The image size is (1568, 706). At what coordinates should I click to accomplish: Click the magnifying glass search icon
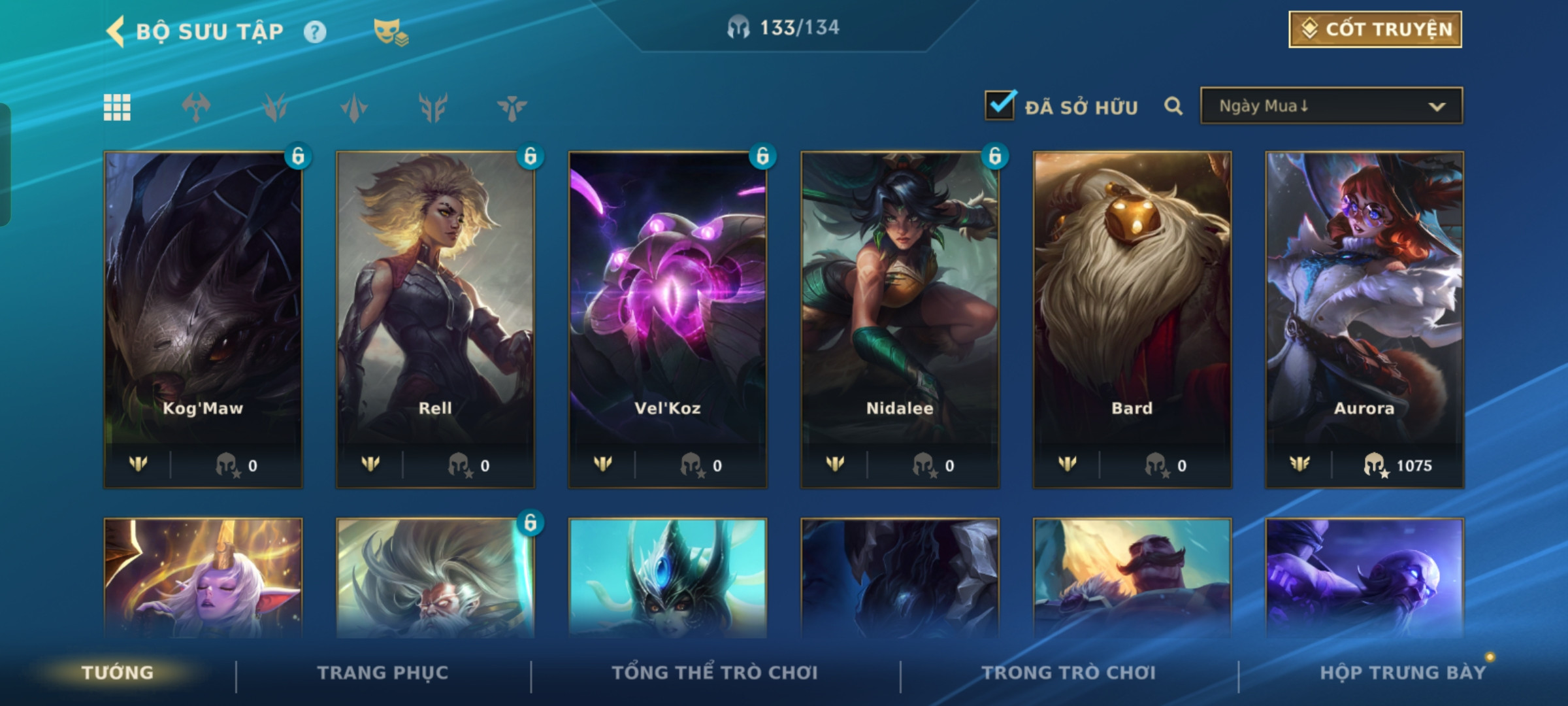[x=1173, y=106]
